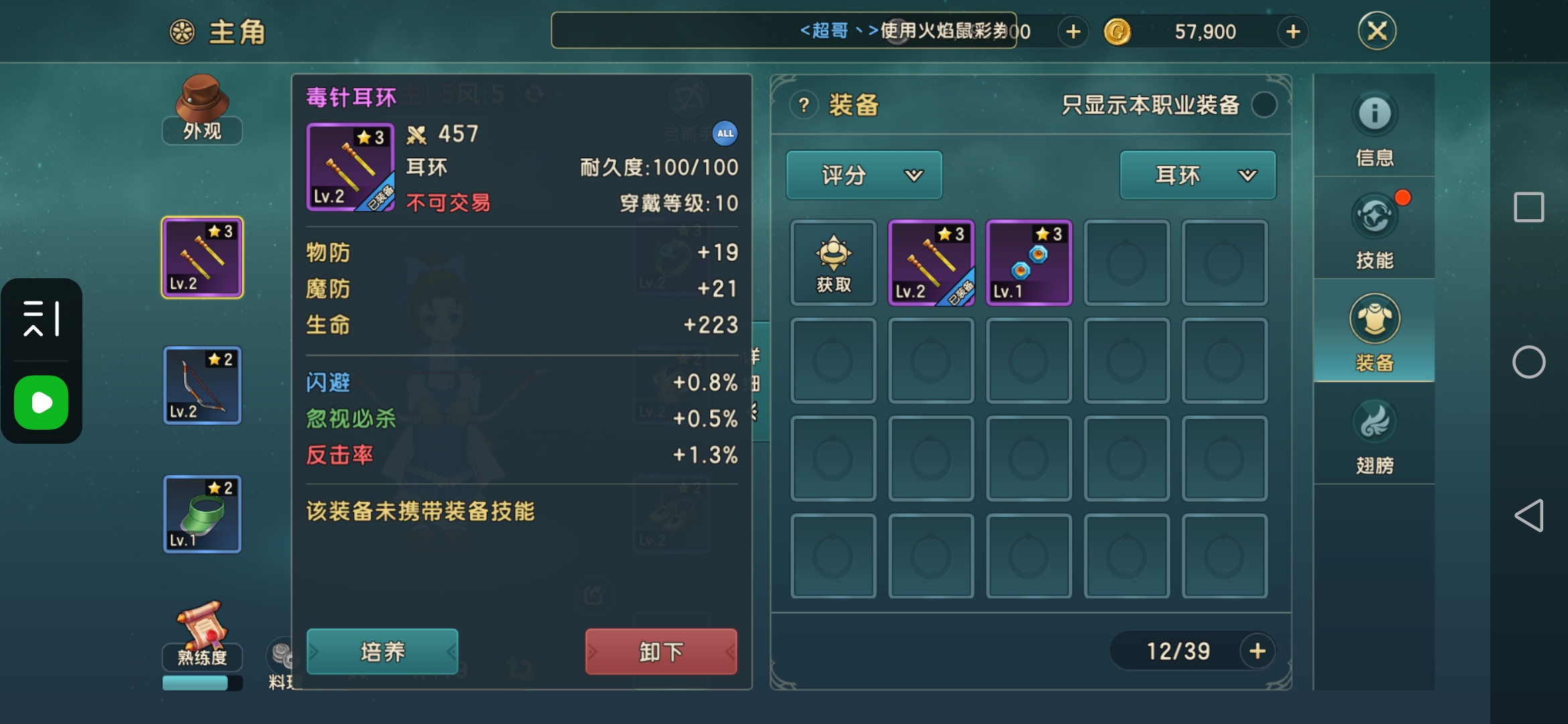The width and height of the screenshot is (1568, 724).
Task: Select the Lv.2 bow icon in left sidebar
Action: click(201, 385)
